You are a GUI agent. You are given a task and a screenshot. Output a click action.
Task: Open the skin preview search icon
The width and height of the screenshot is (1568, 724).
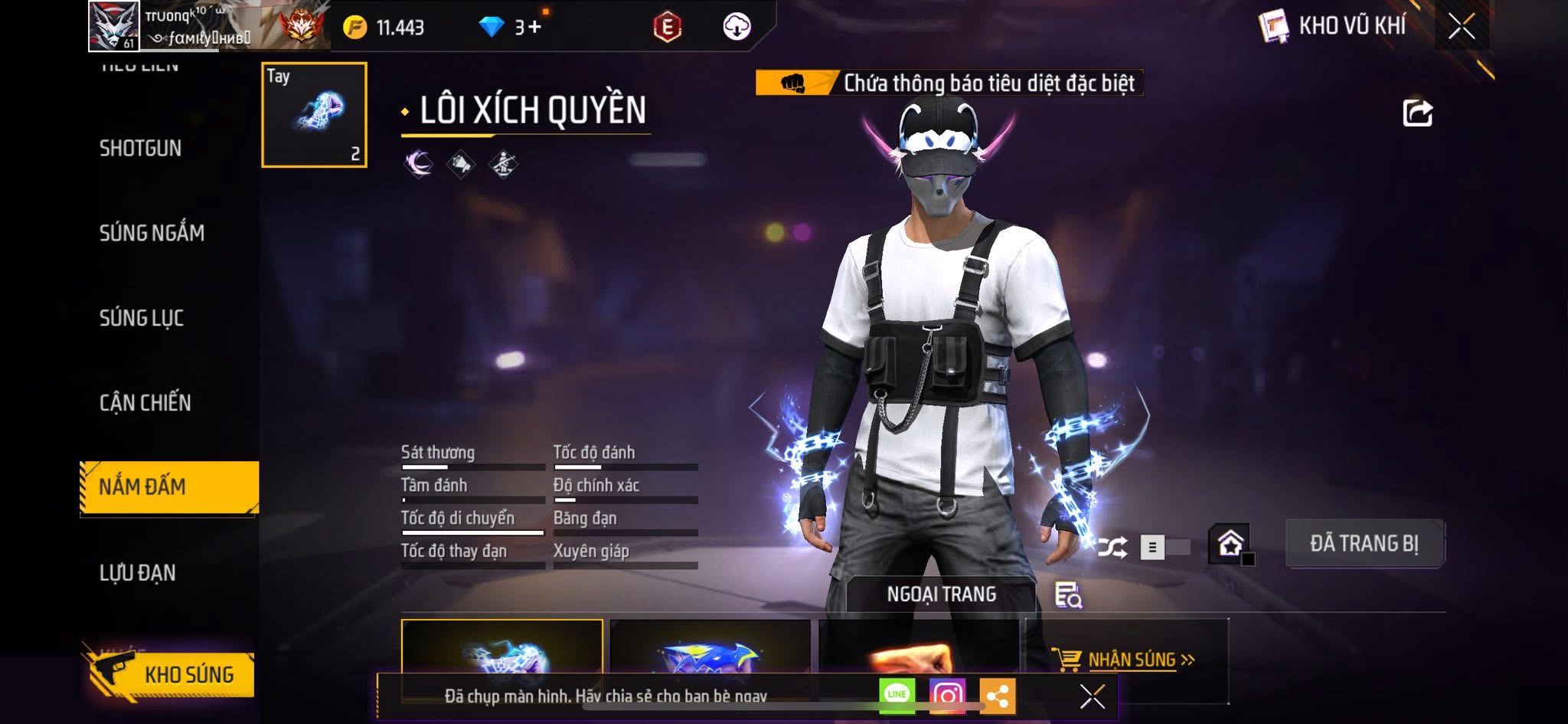[1067, 595]
